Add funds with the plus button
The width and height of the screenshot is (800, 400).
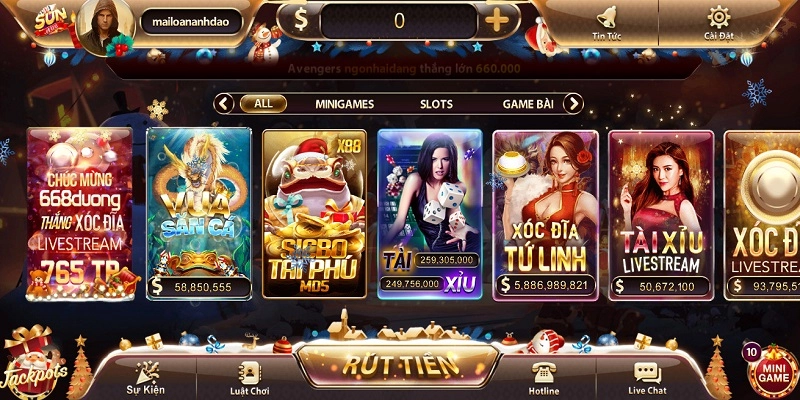(496, 21)
